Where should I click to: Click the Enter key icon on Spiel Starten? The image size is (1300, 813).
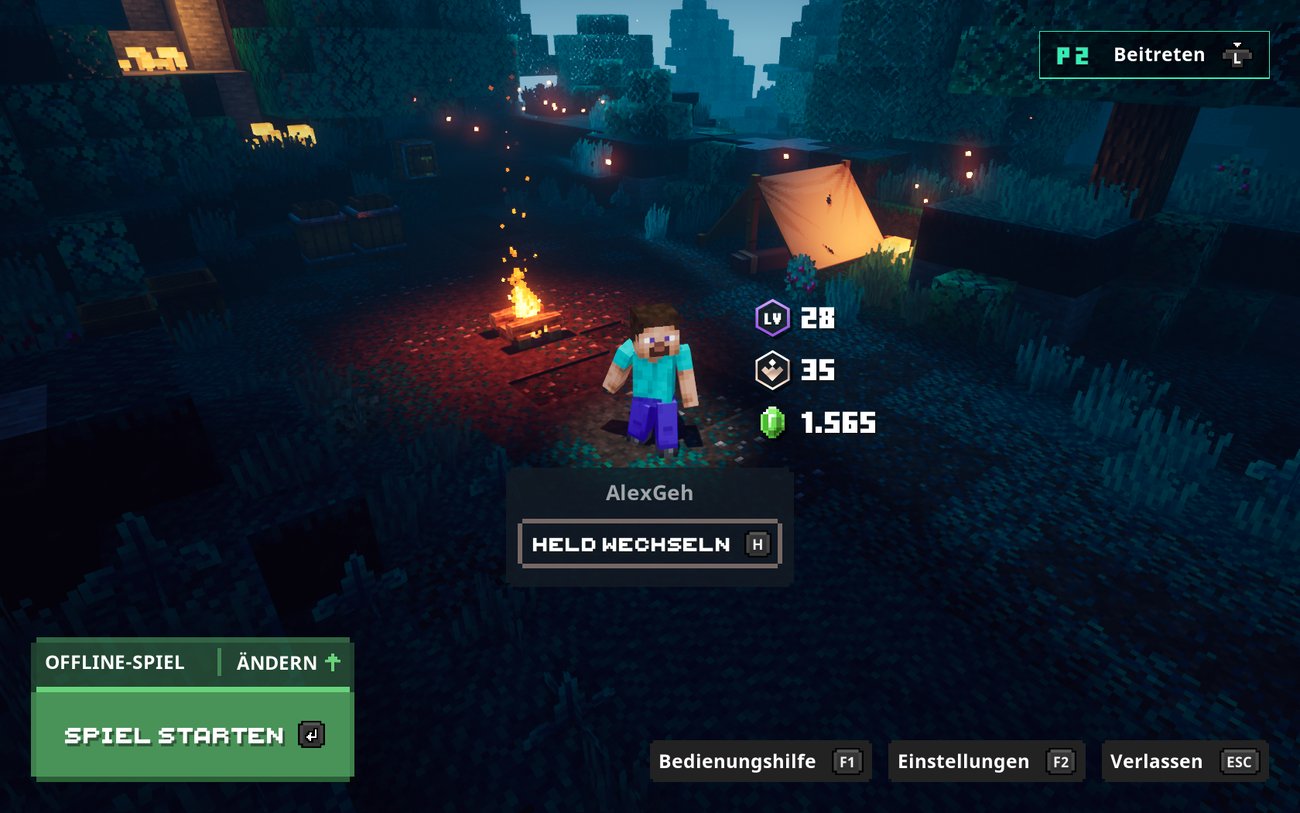(x=310, y=735)
